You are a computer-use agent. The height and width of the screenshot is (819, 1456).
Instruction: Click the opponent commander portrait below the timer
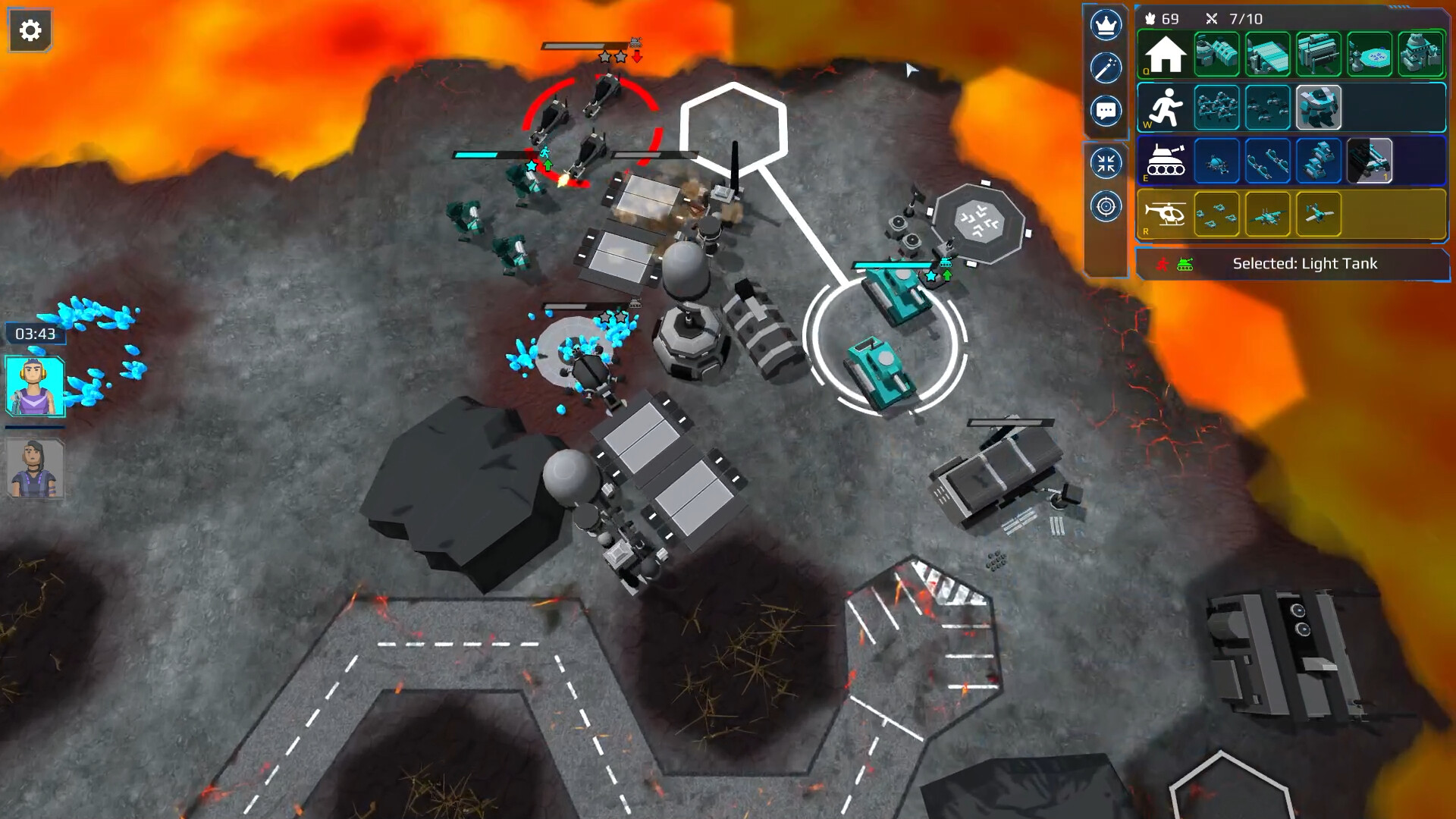point(33,468)
